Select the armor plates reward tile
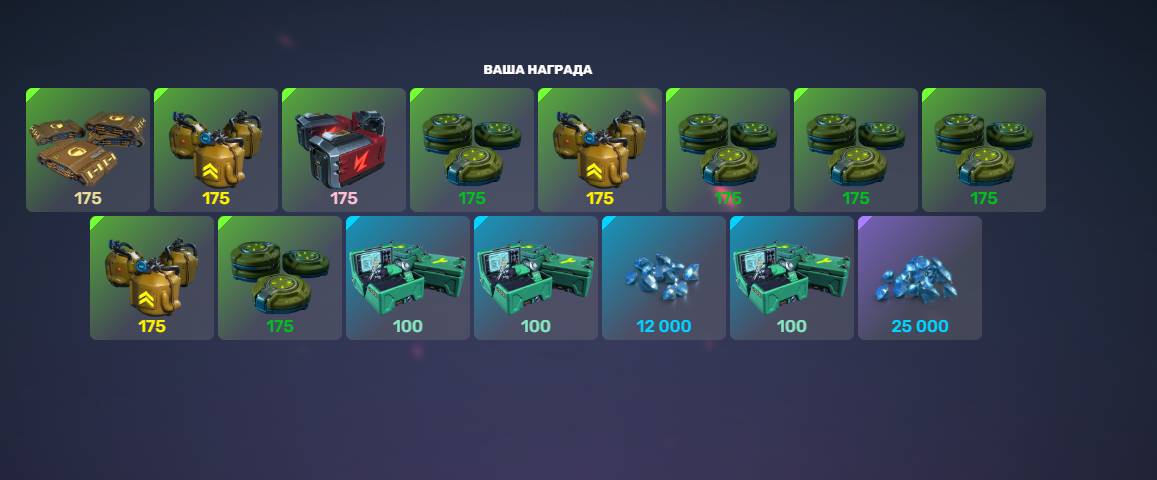 (x=88, y=149)
